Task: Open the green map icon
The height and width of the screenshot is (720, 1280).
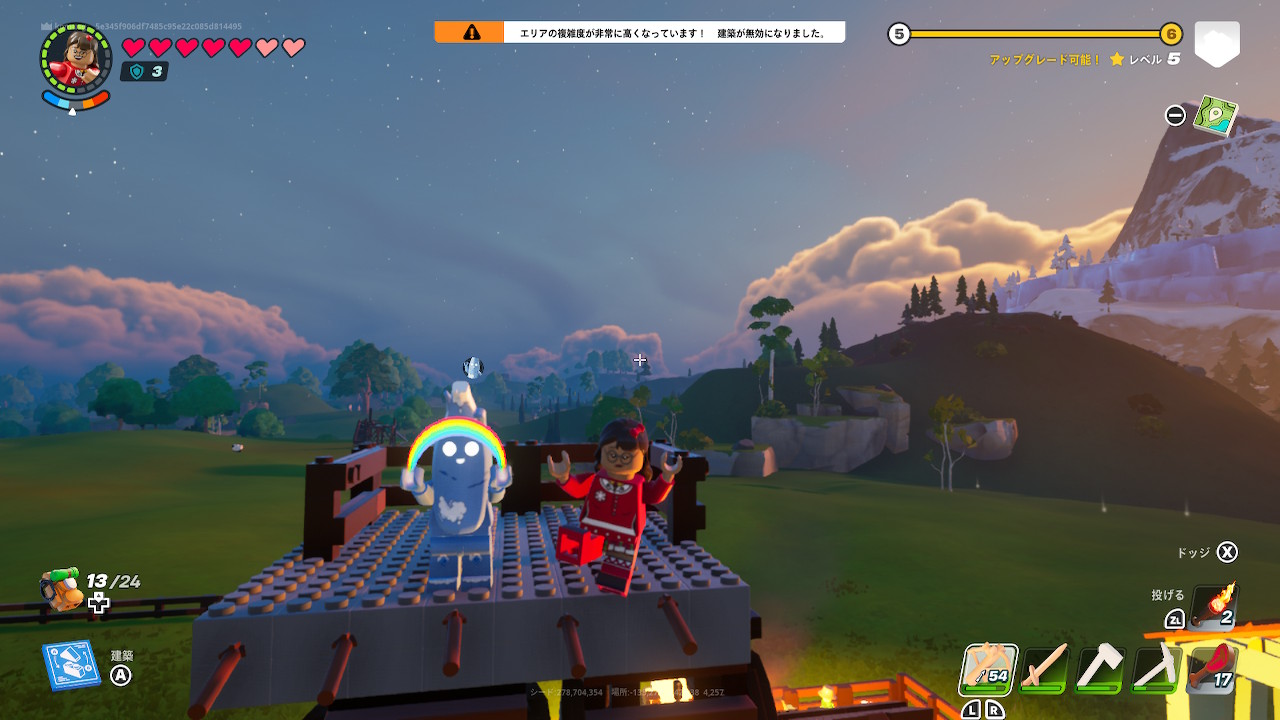Action: click(x=1216, y=115)
